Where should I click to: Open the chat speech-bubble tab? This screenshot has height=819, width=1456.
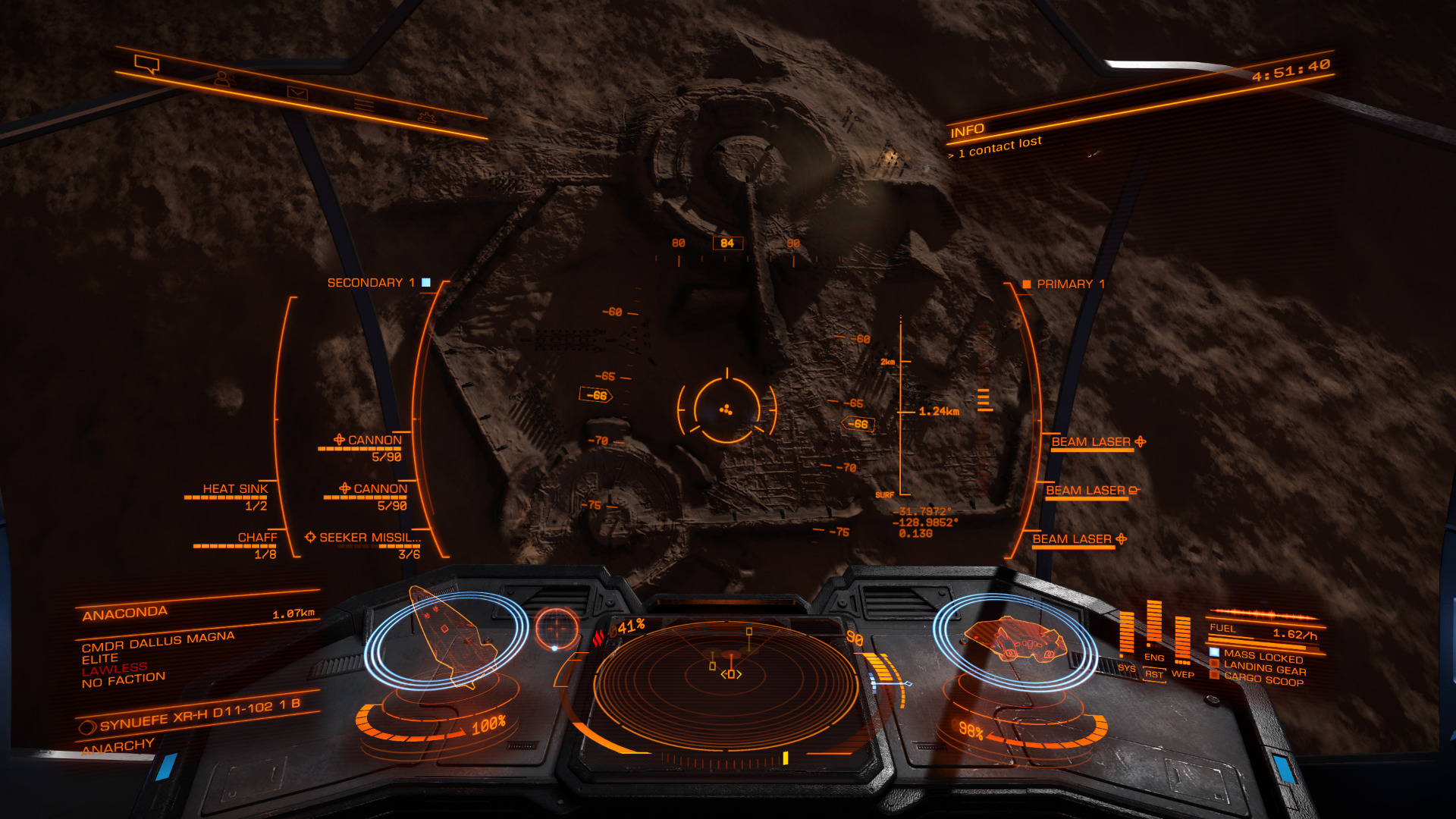tap(147, 64)
